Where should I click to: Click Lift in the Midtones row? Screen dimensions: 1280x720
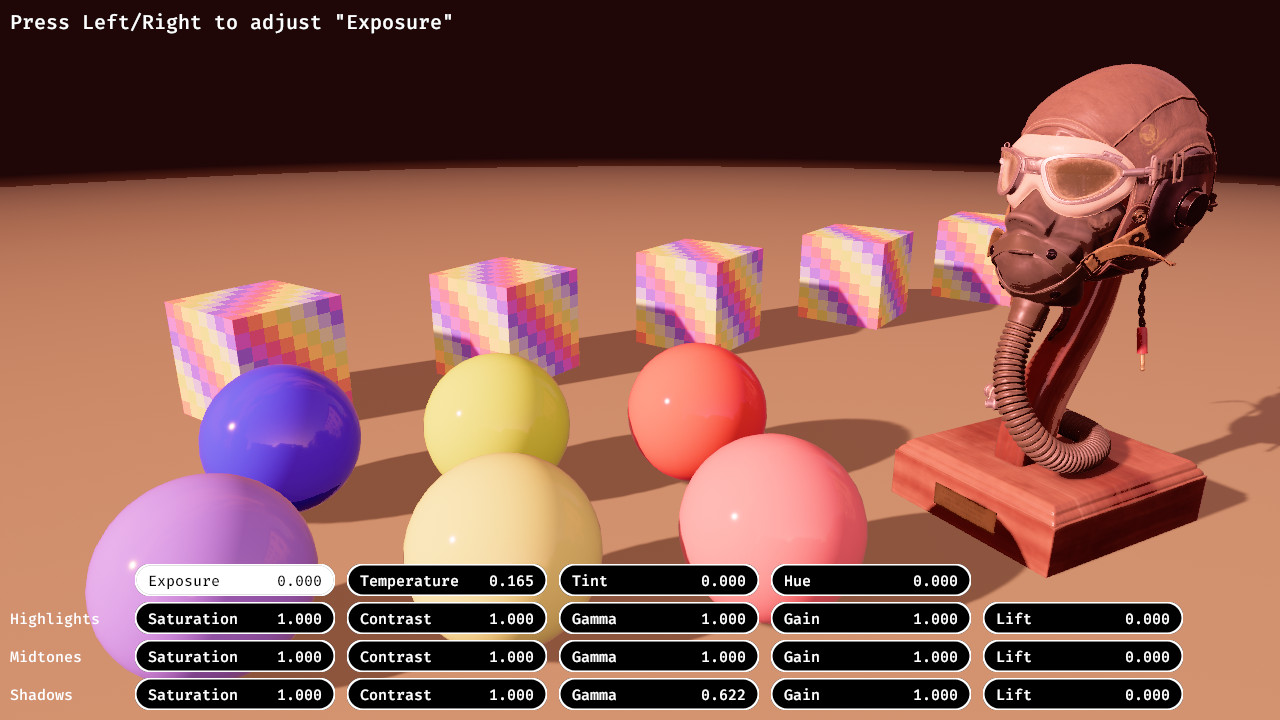(x=1082, y=656)
